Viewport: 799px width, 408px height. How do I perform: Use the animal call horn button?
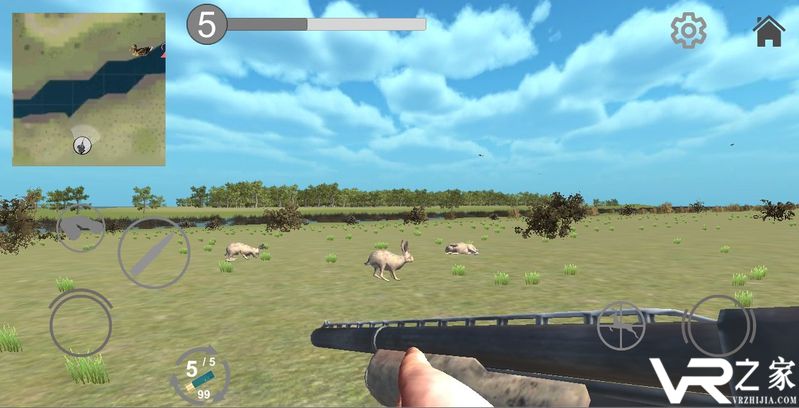80,229
